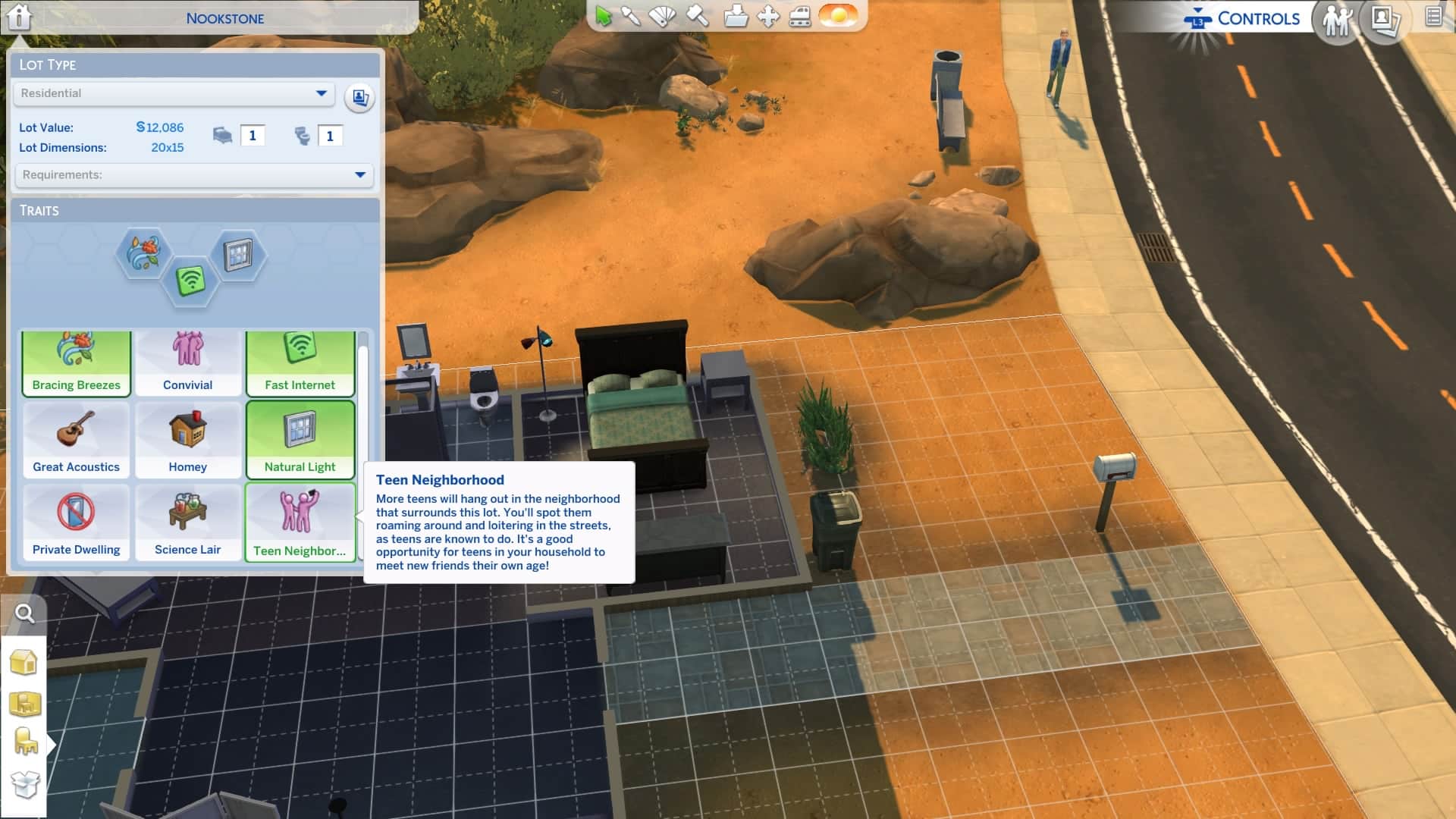This screenshot has width=1456, height=819.
Task: Open the household inventory box icon
Action: (25, 784)
